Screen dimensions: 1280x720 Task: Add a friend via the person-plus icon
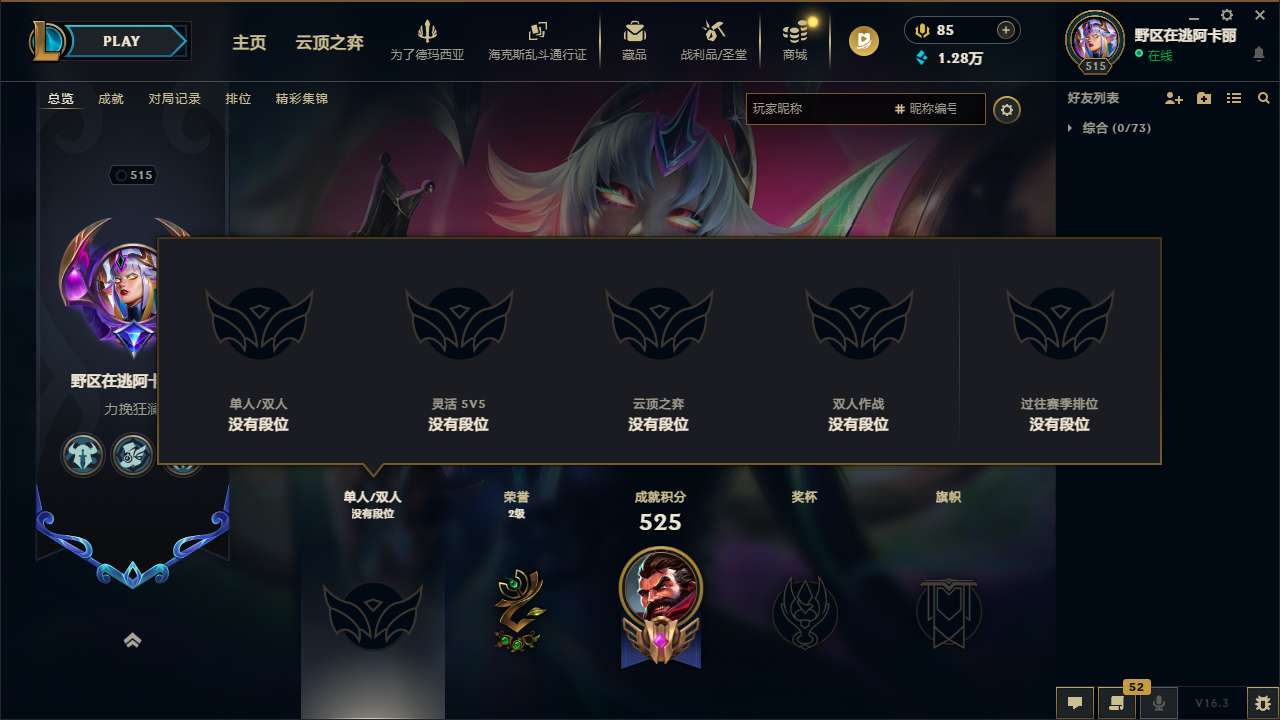pos(1173,98)
